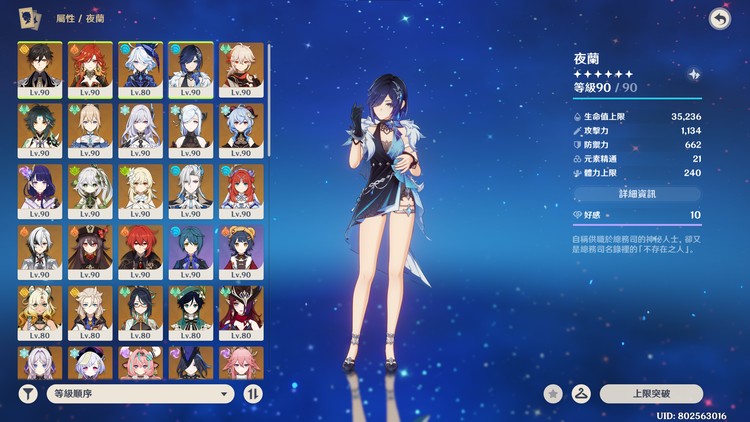Image resolution: width=750 pixels, height=422 pixels.
Task: Select Kazuha's character portrait
Action: (241, 68)
